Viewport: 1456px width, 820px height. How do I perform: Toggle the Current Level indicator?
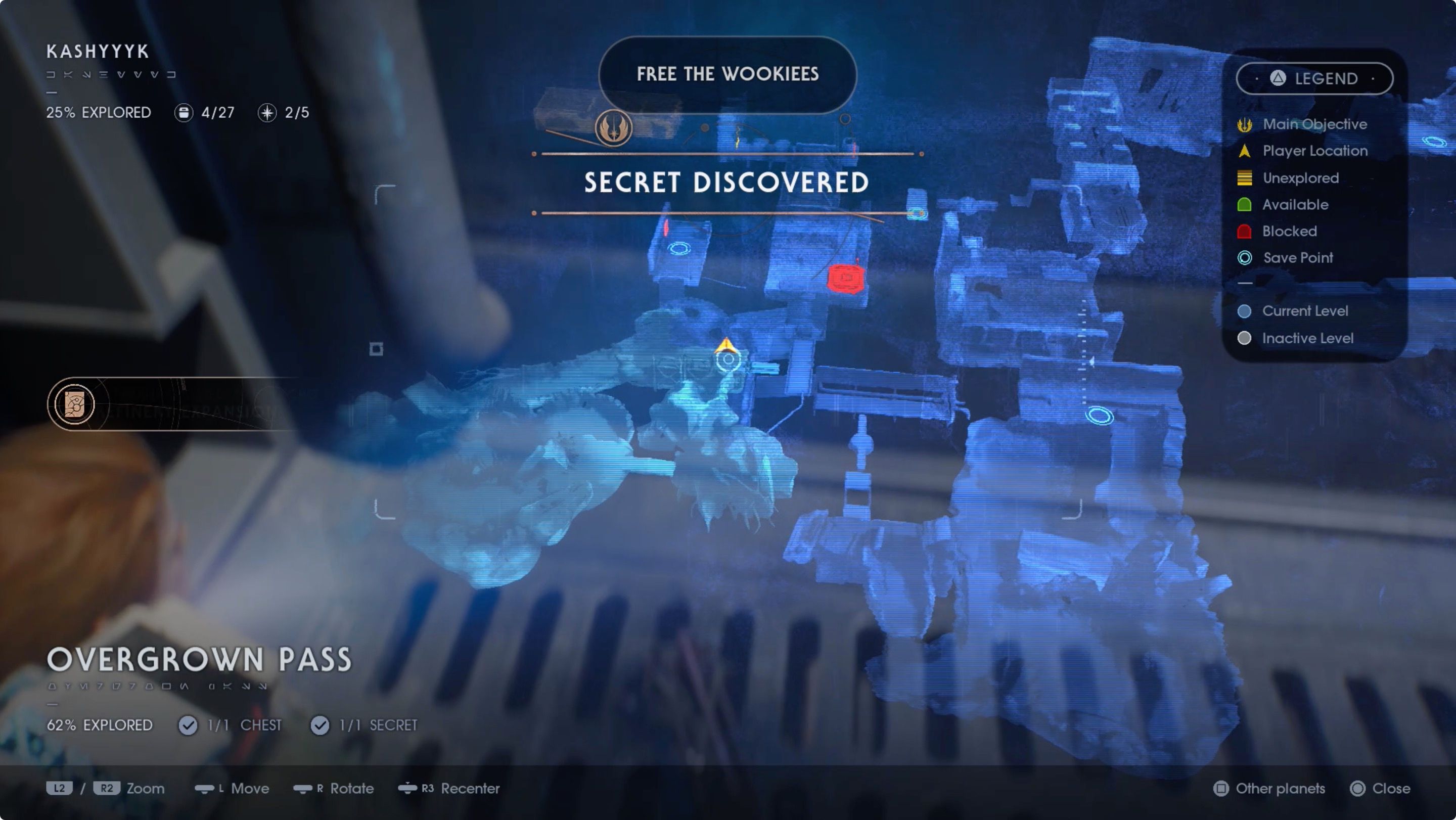(x=1244, y=311)
